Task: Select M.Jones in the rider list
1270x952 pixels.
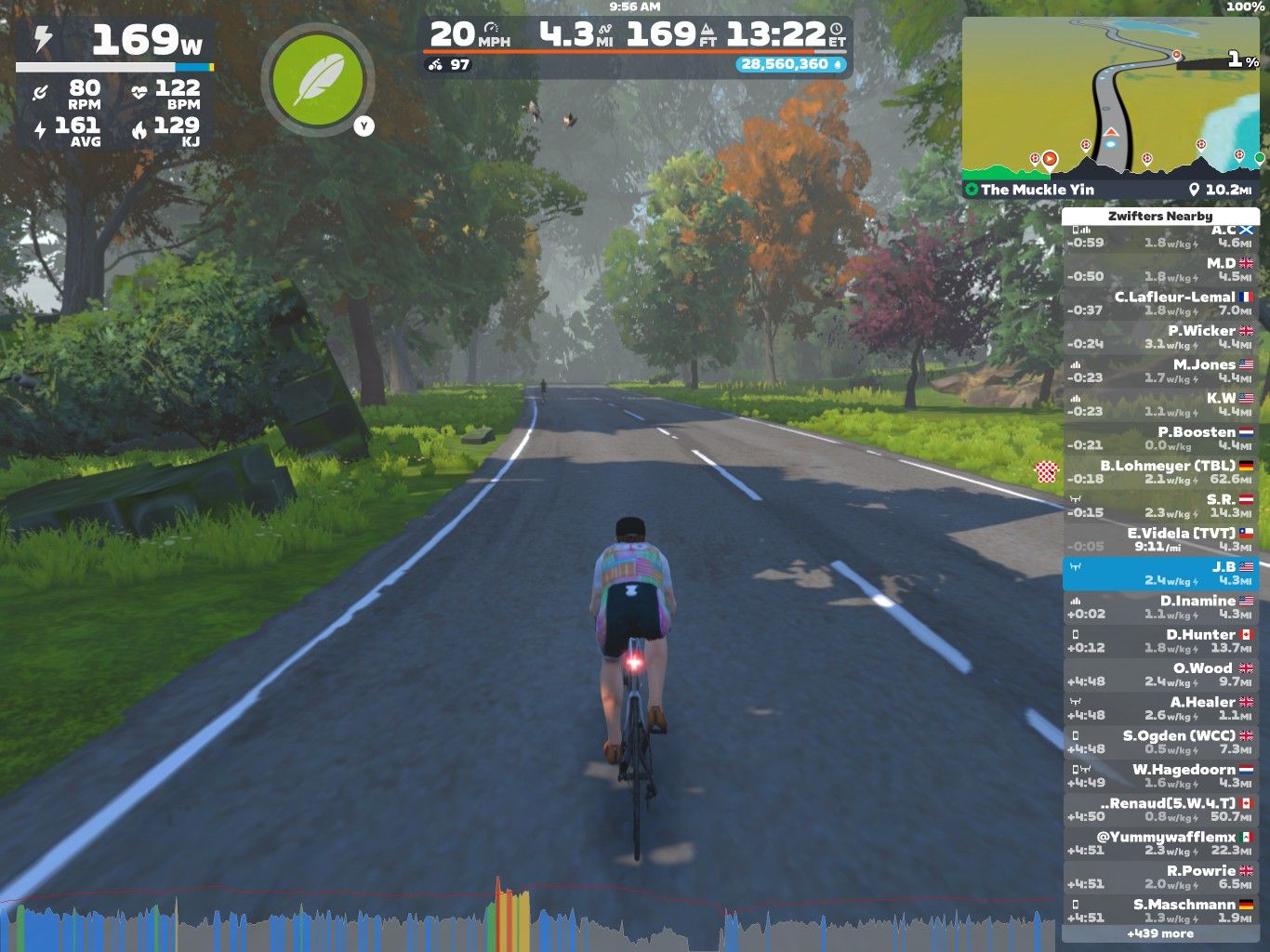Action: click(1160, 371)
